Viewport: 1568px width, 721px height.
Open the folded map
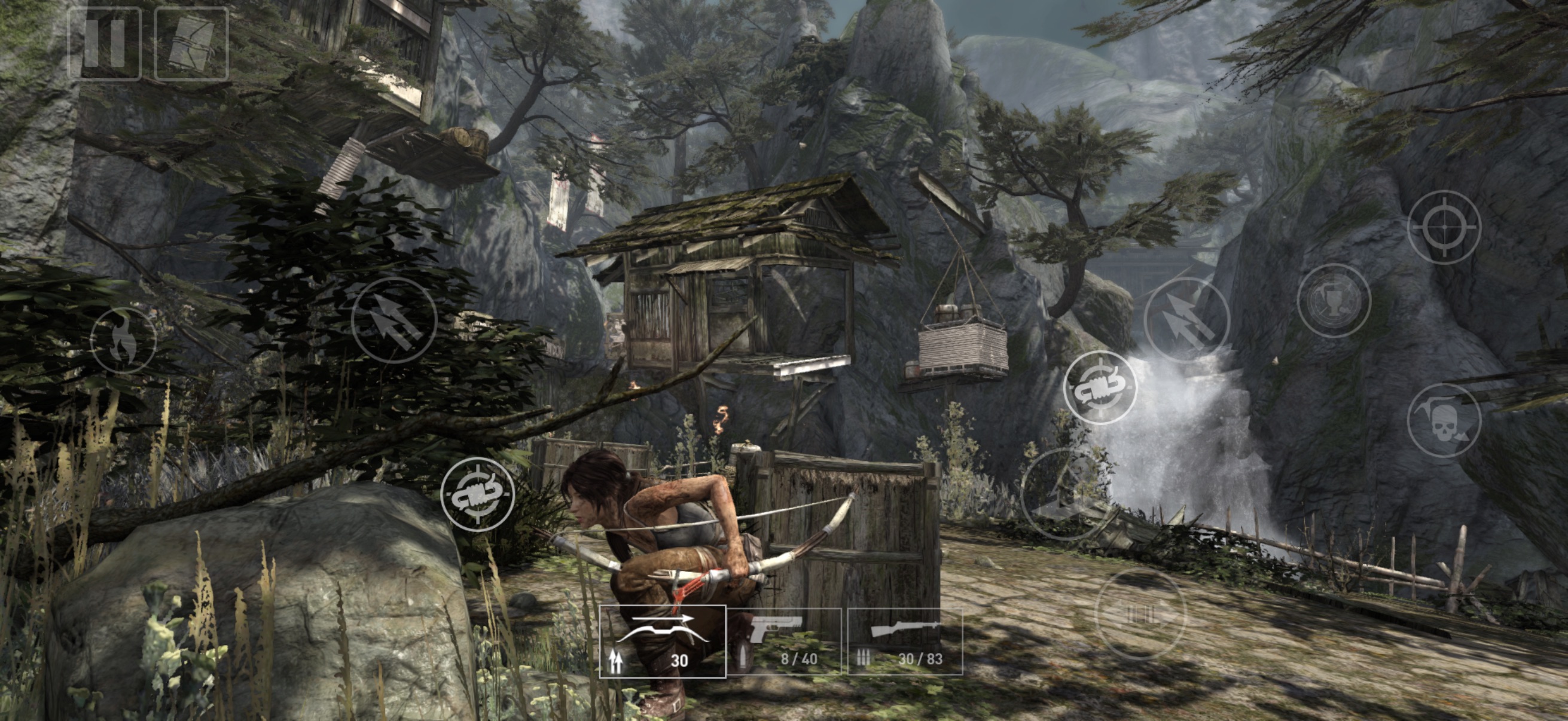[x=191, y=44]
